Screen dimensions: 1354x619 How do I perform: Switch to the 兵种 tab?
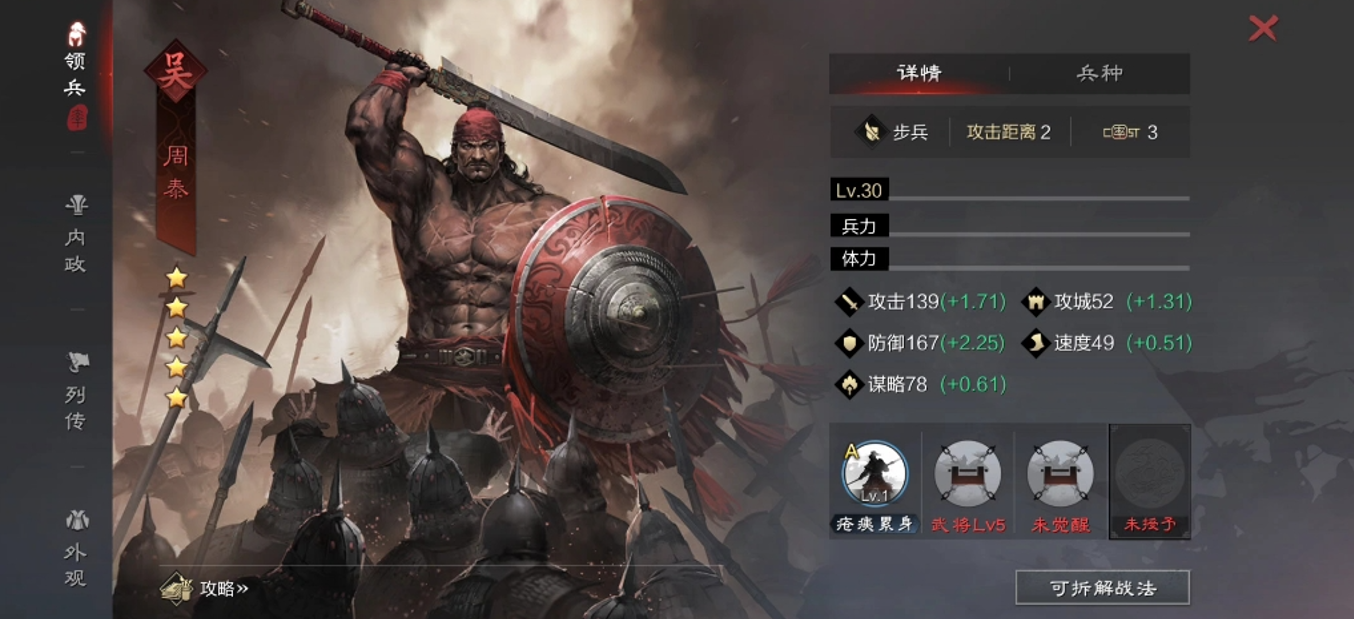coord(1099,73)
